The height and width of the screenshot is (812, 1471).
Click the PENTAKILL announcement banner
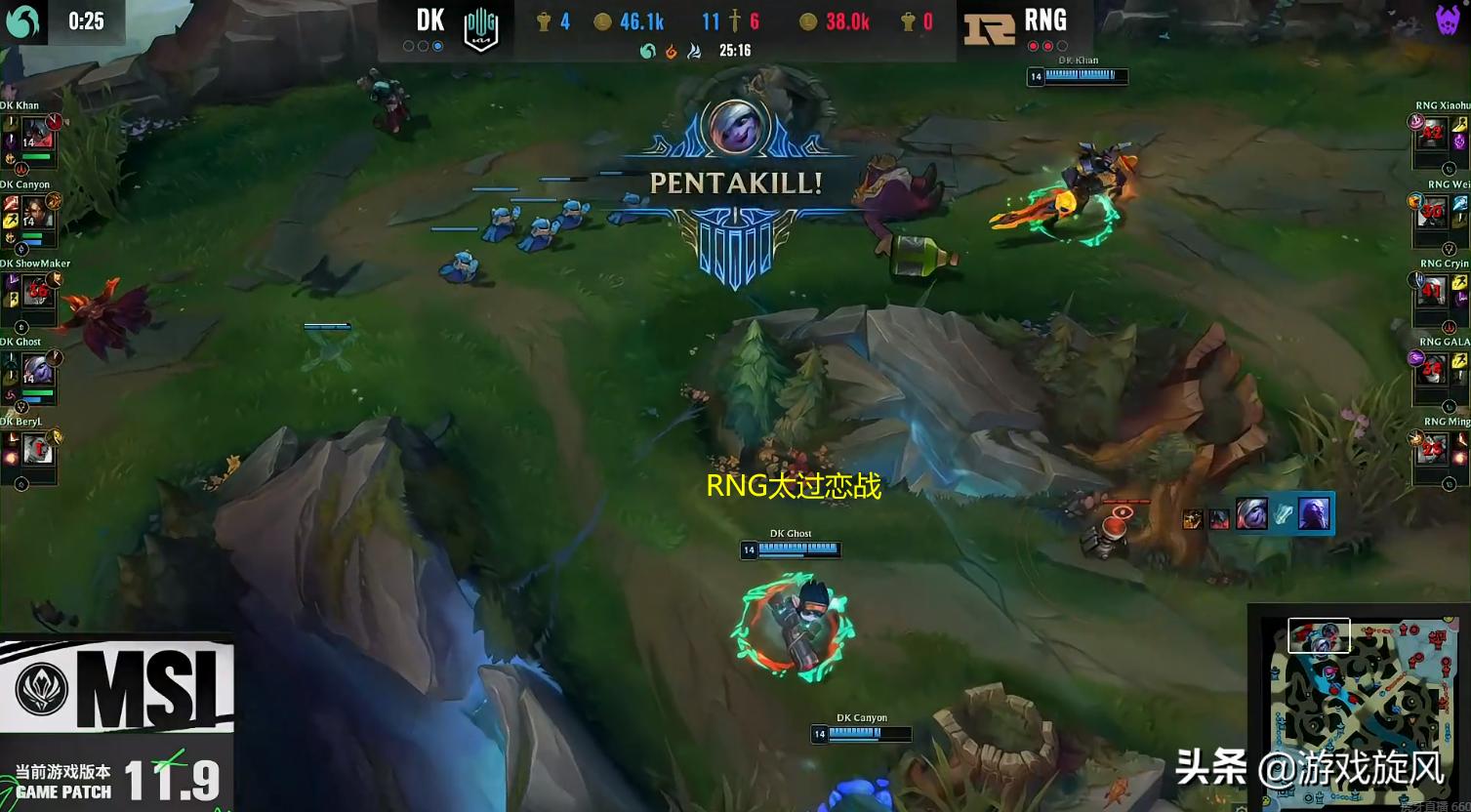[x=736, y=183]
